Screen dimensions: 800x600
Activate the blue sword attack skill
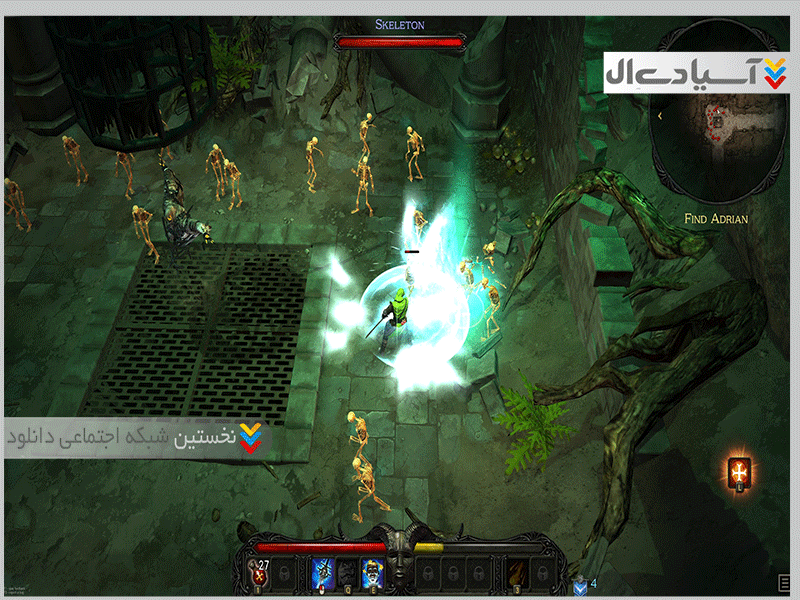pyautogui.click(x=324, y=572)
